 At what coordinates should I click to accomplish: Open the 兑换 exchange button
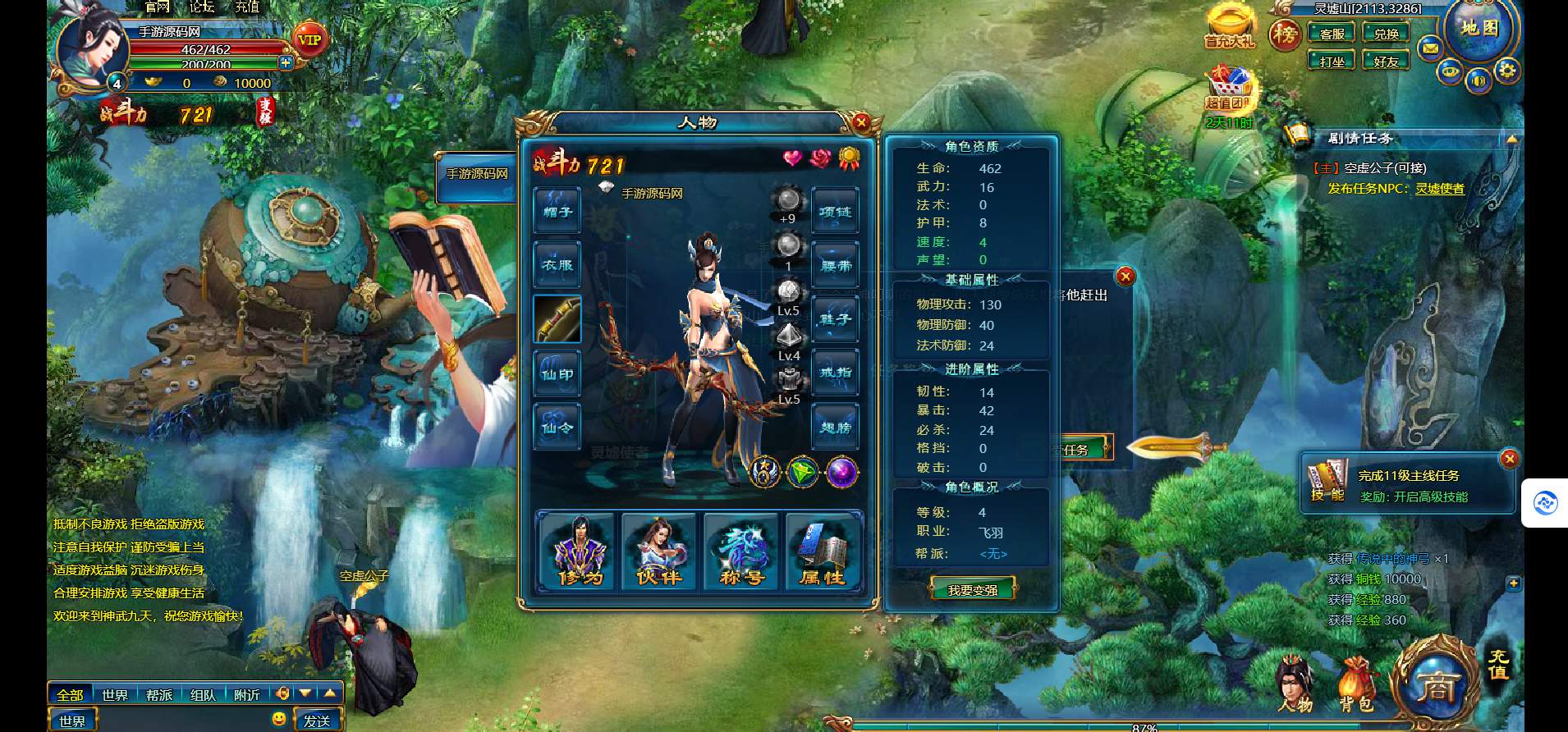(x=1386, y=34)
